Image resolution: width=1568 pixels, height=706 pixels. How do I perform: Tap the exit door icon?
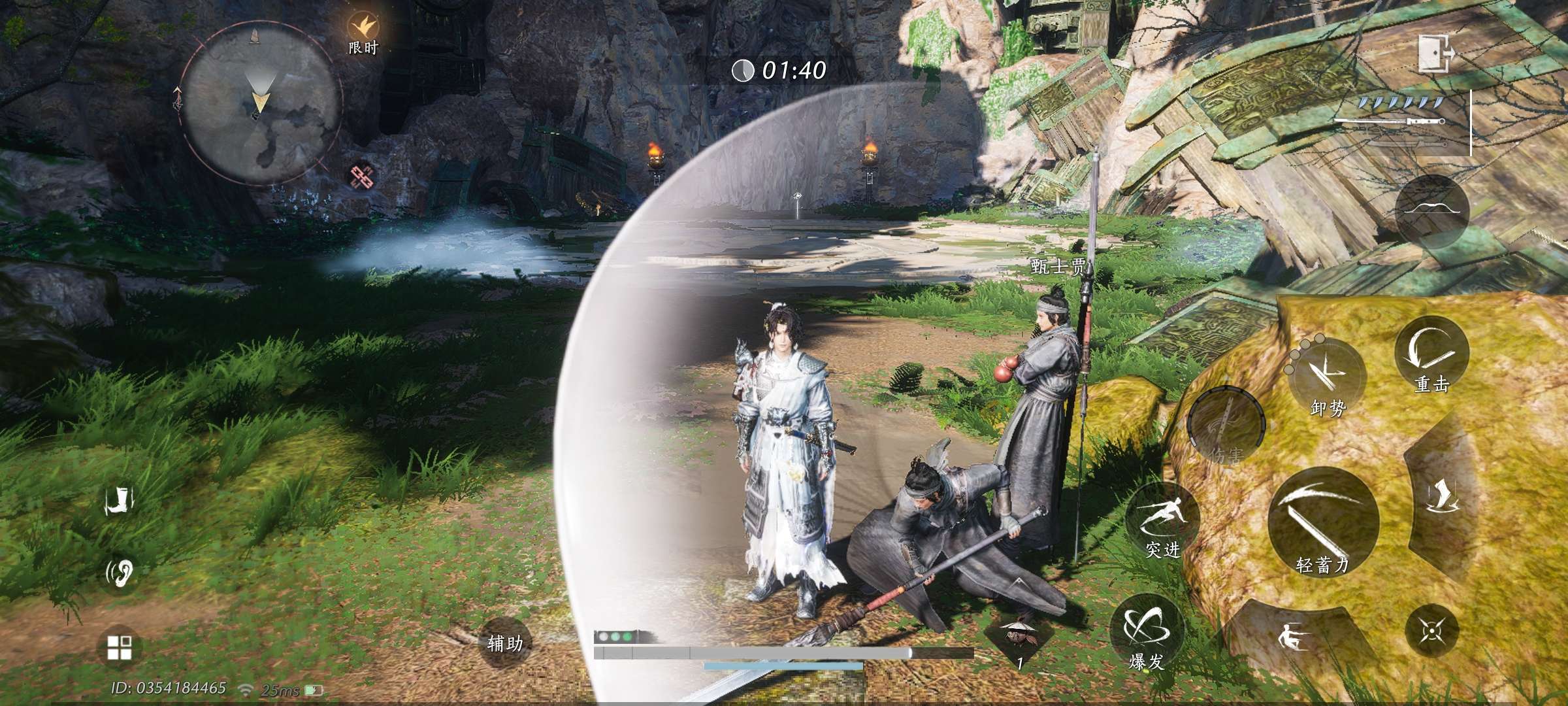[1435, 54]
